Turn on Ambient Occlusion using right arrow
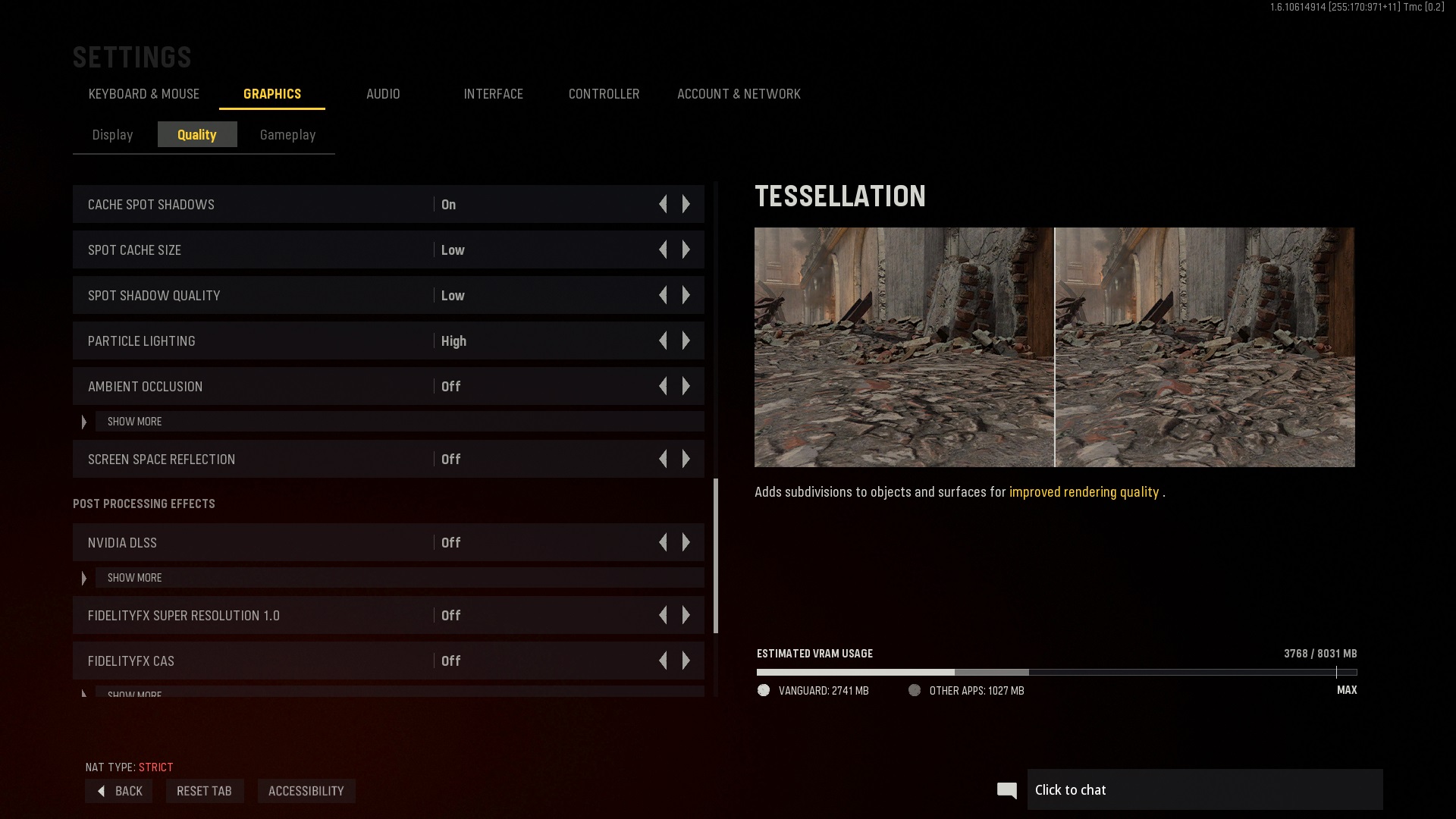This screenshot has width=1456, height=819. (686, 387)
